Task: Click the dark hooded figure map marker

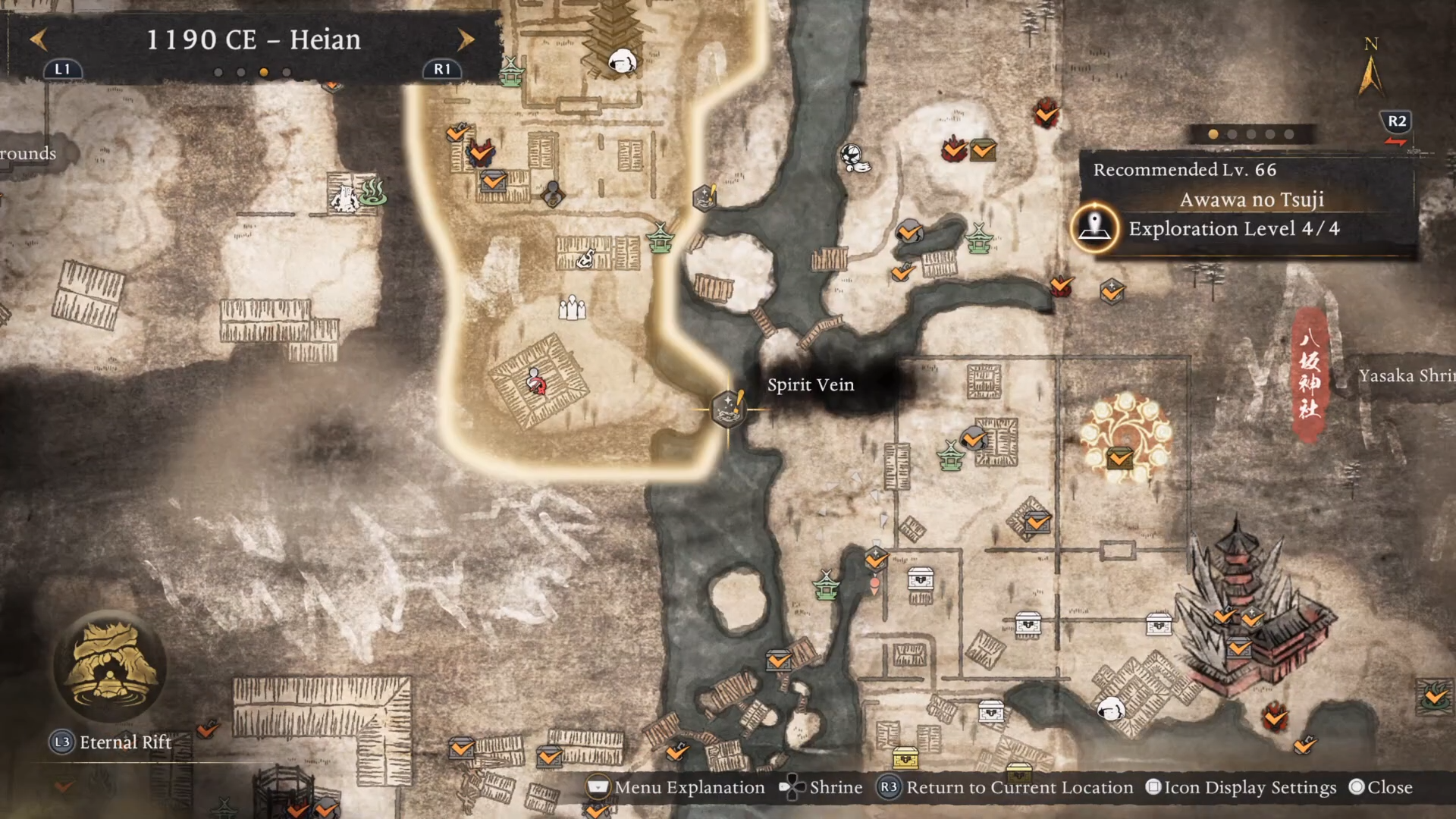Action: click(553, 193)
